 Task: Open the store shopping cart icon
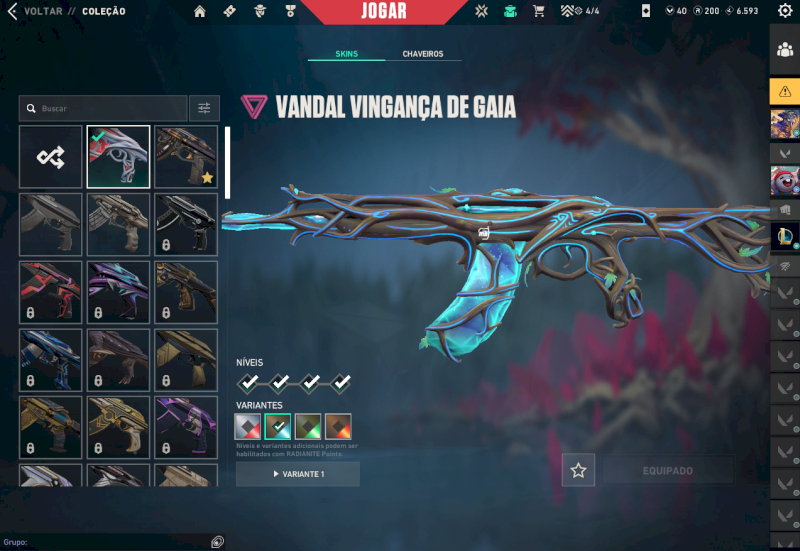point(539,11)
